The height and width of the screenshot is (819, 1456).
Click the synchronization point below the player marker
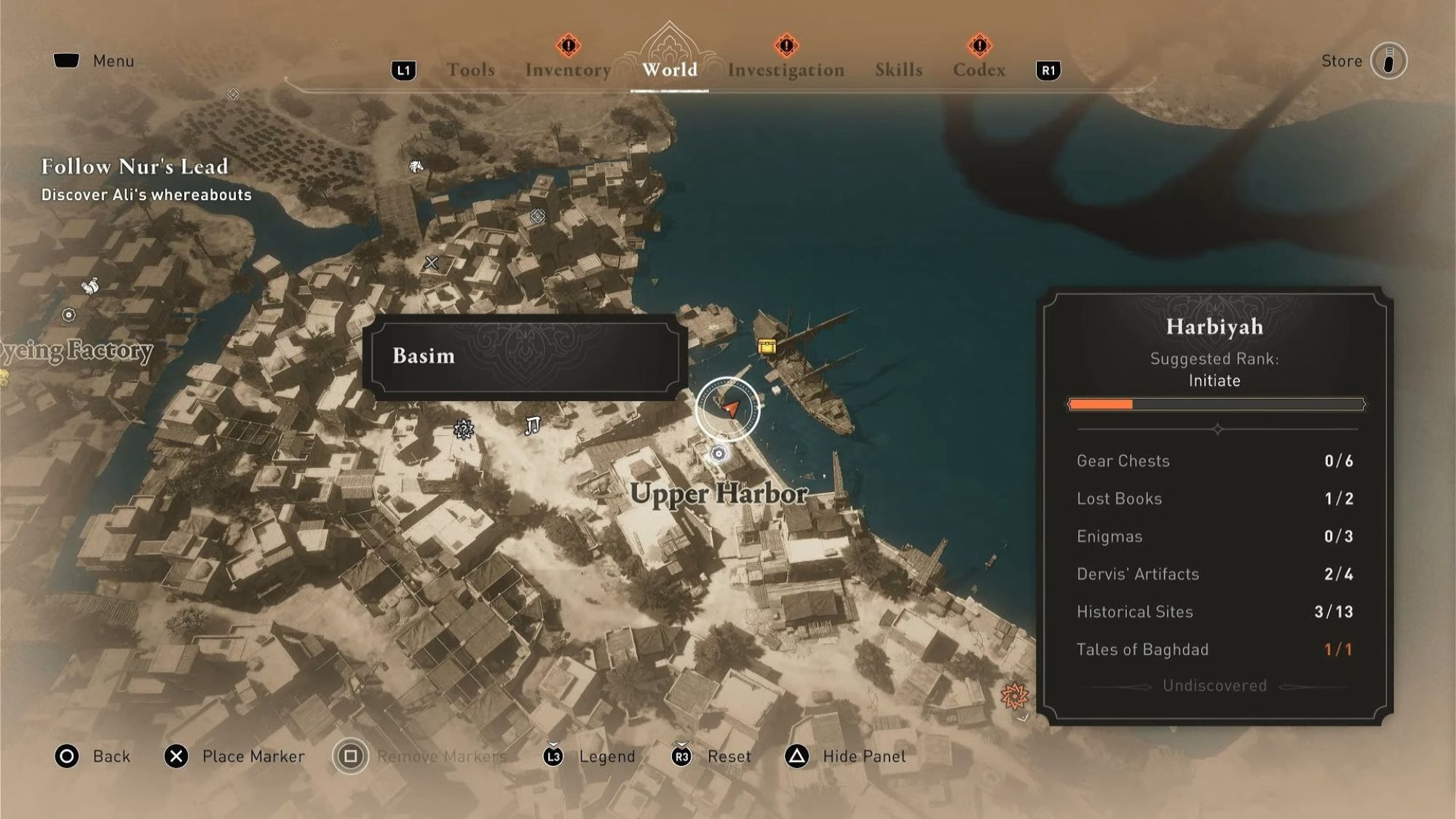[719, 453]
